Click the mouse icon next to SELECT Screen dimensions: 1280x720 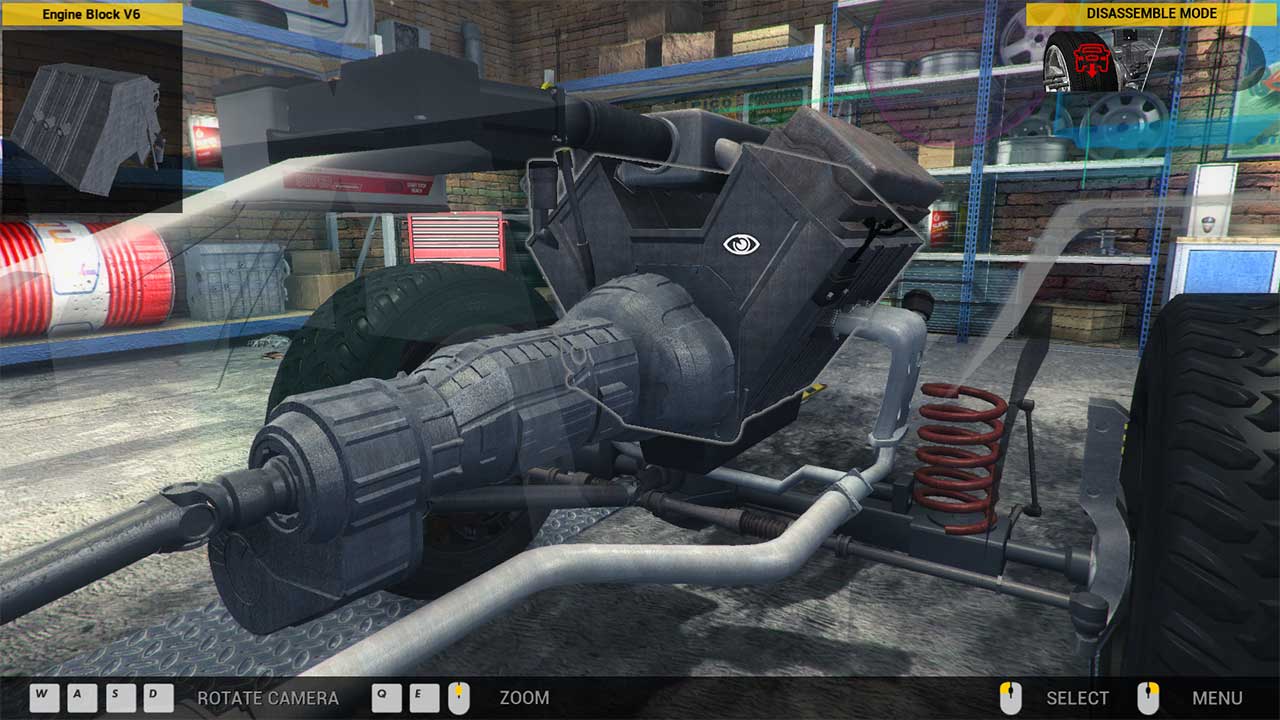[1009, 697]
